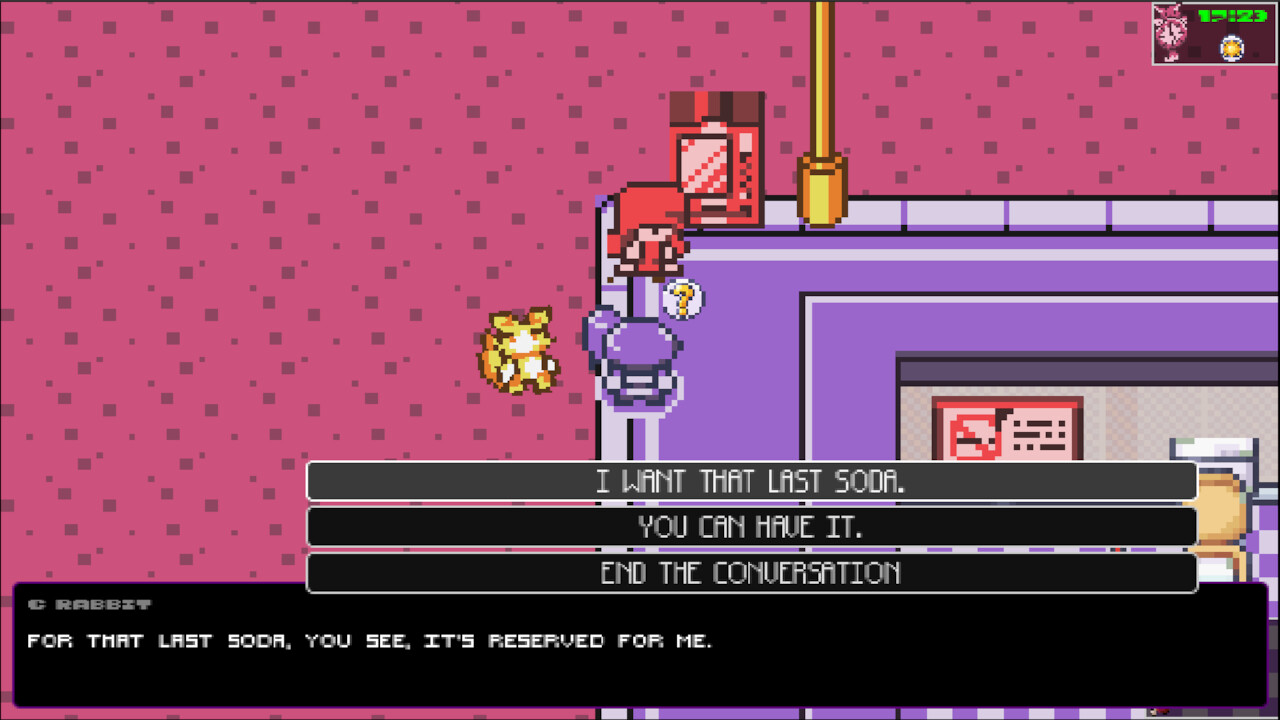Choose the "YOU CAN HAVE IT." reply
1280x720 pixels.
pos(750,527)
